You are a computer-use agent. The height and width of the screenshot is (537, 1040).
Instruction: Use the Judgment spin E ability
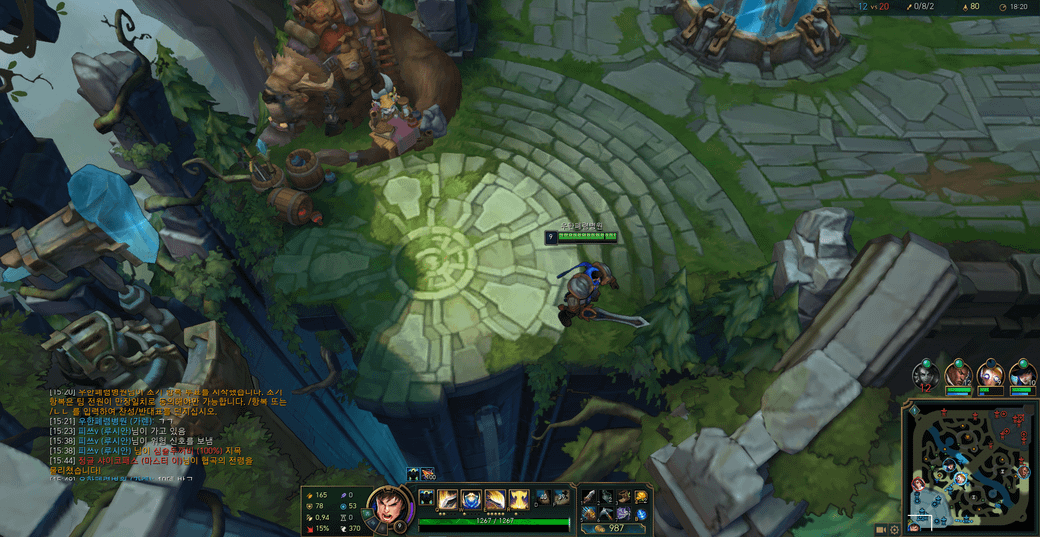[495, 498]
